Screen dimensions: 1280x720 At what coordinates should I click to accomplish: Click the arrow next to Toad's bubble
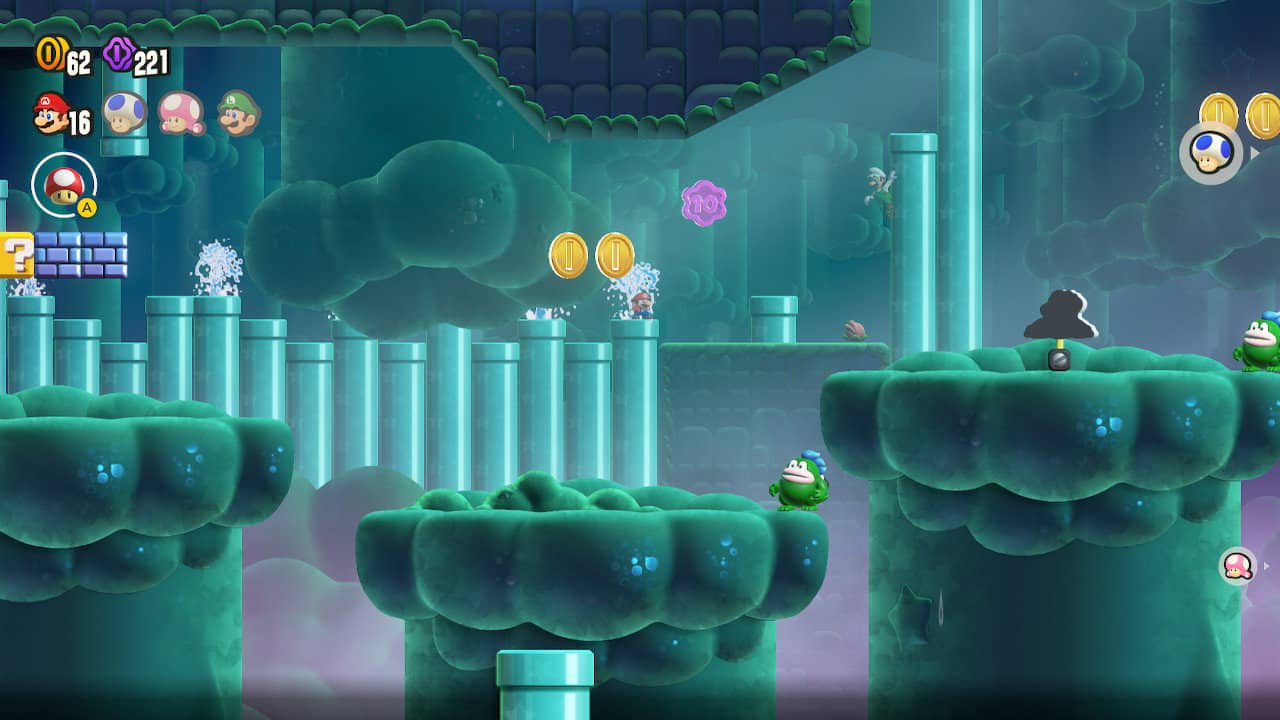click(x=1254, y=152)
